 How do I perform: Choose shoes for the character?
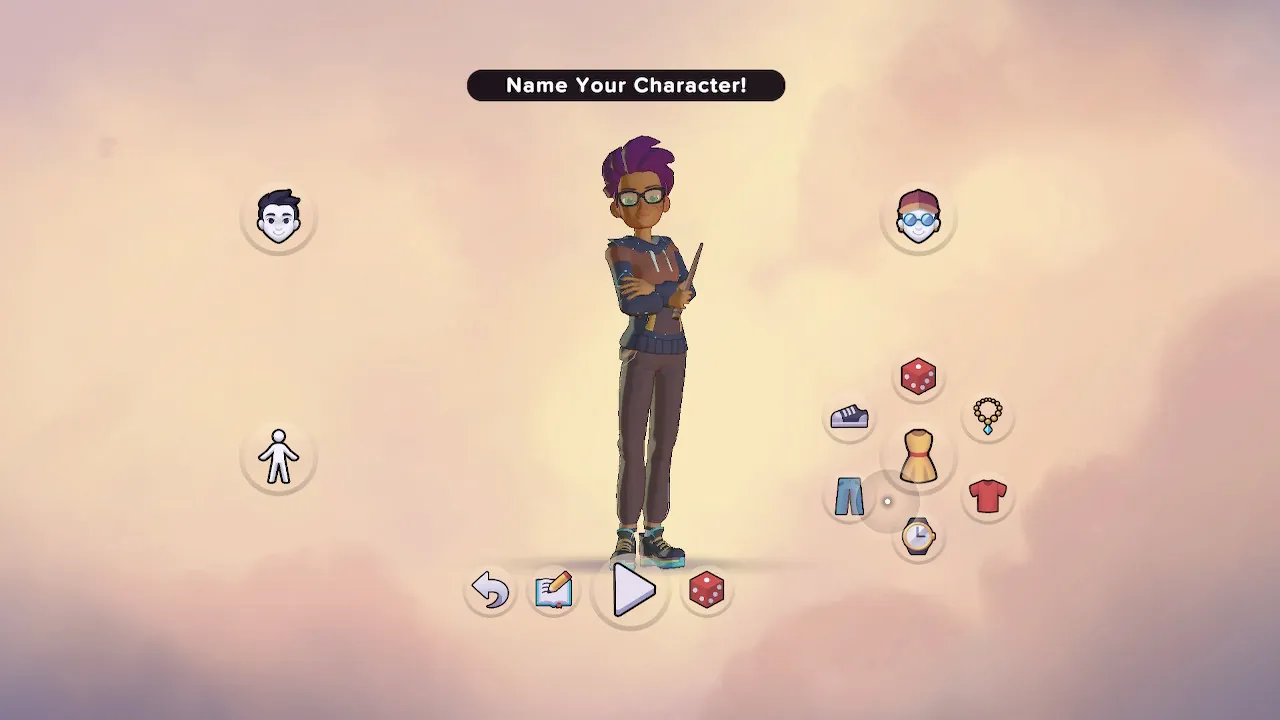coord(849,417)
